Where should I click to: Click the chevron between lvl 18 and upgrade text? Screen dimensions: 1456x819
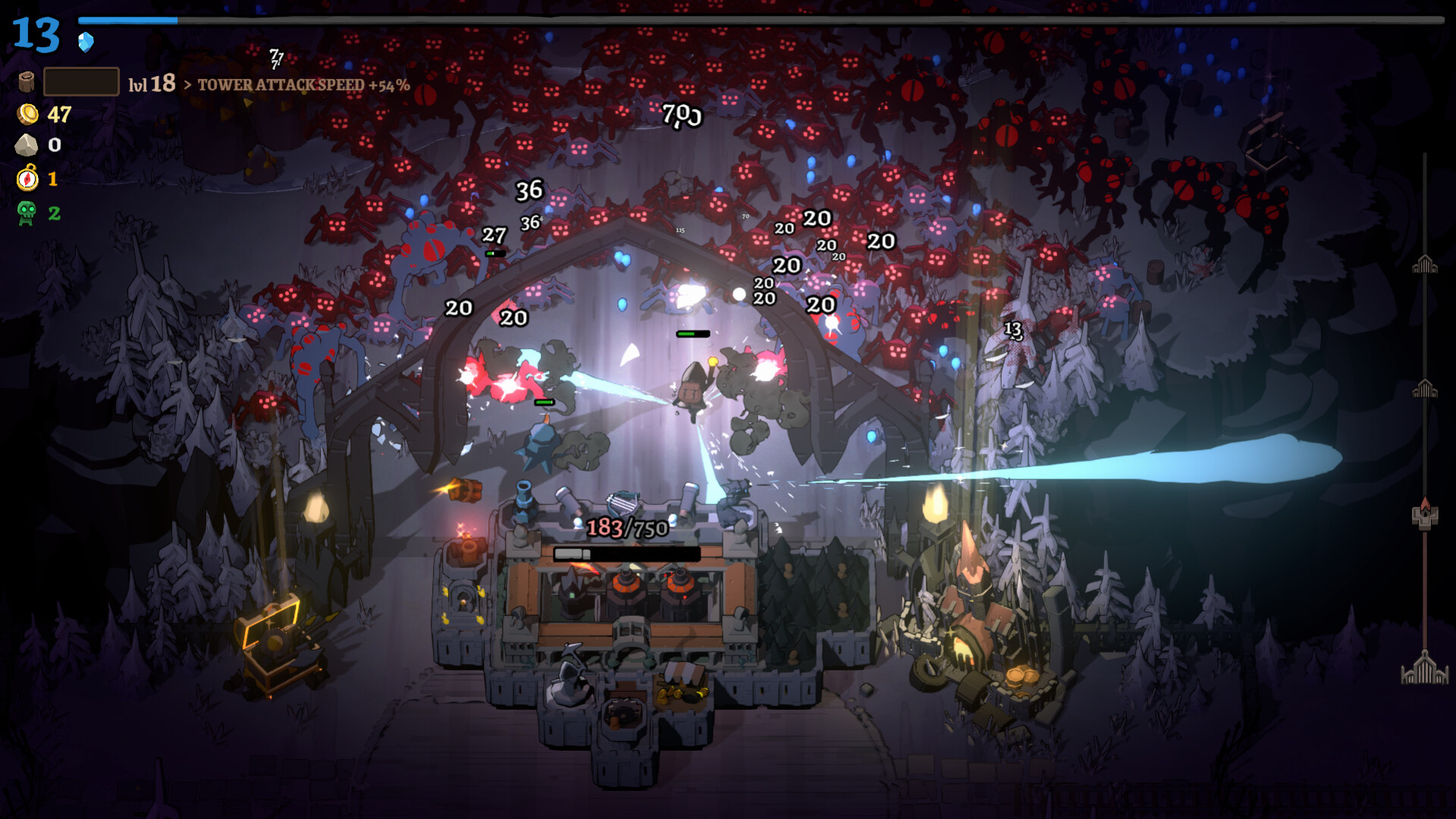pyautogui.click(x=187, y=86)
